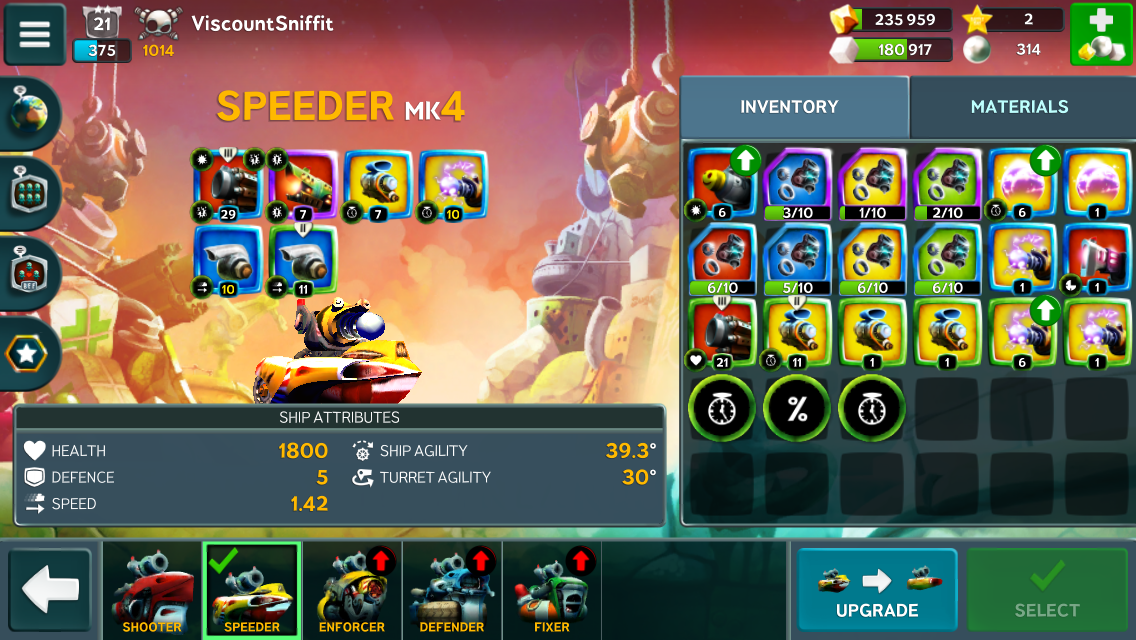The width and height of the screenshot is (1136, 640).
Task: Confirm with the Select button
Action: coord(1047,590)
